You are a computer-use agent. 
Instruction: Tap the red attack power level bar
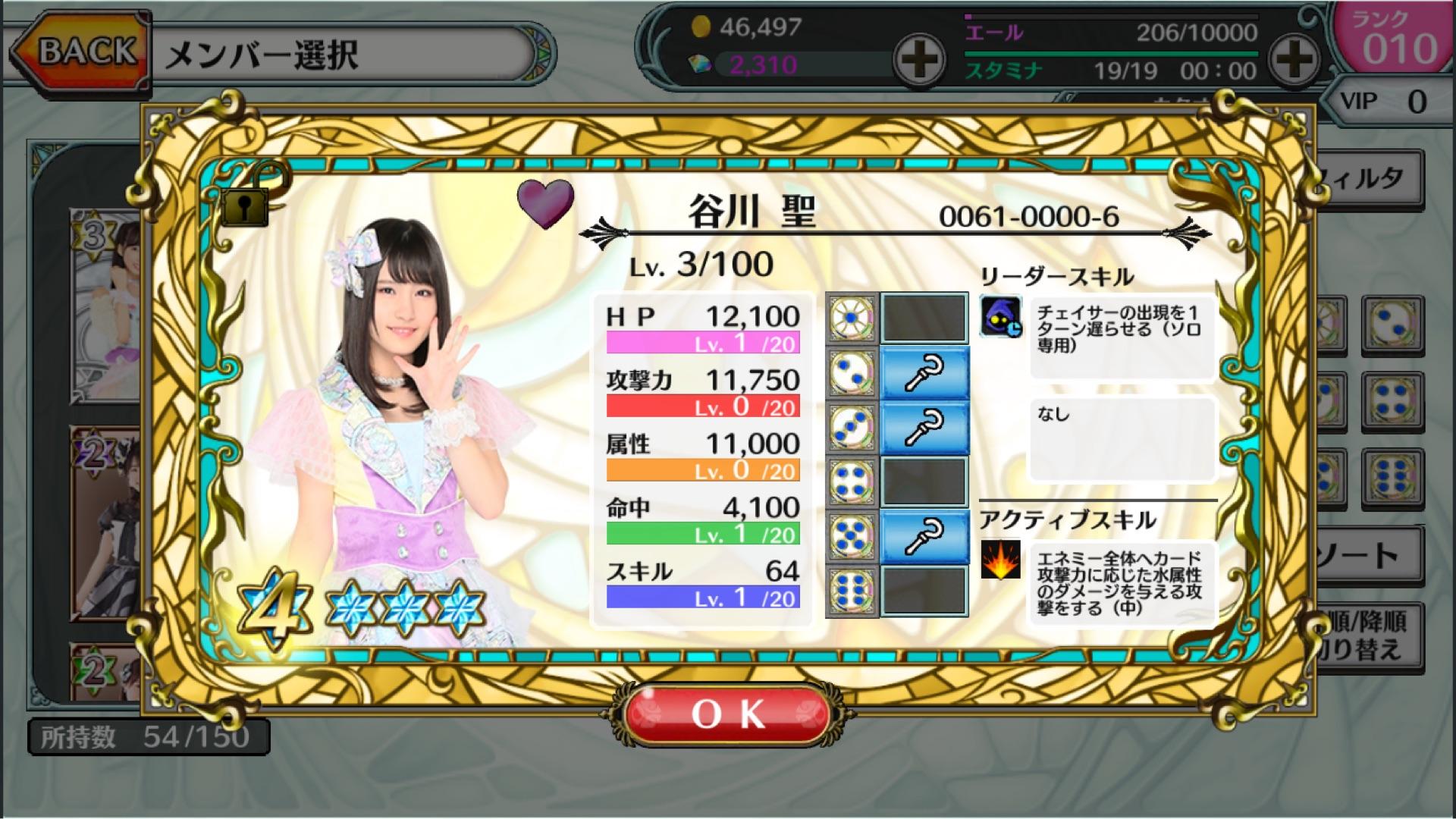click(x=703, y=406)
